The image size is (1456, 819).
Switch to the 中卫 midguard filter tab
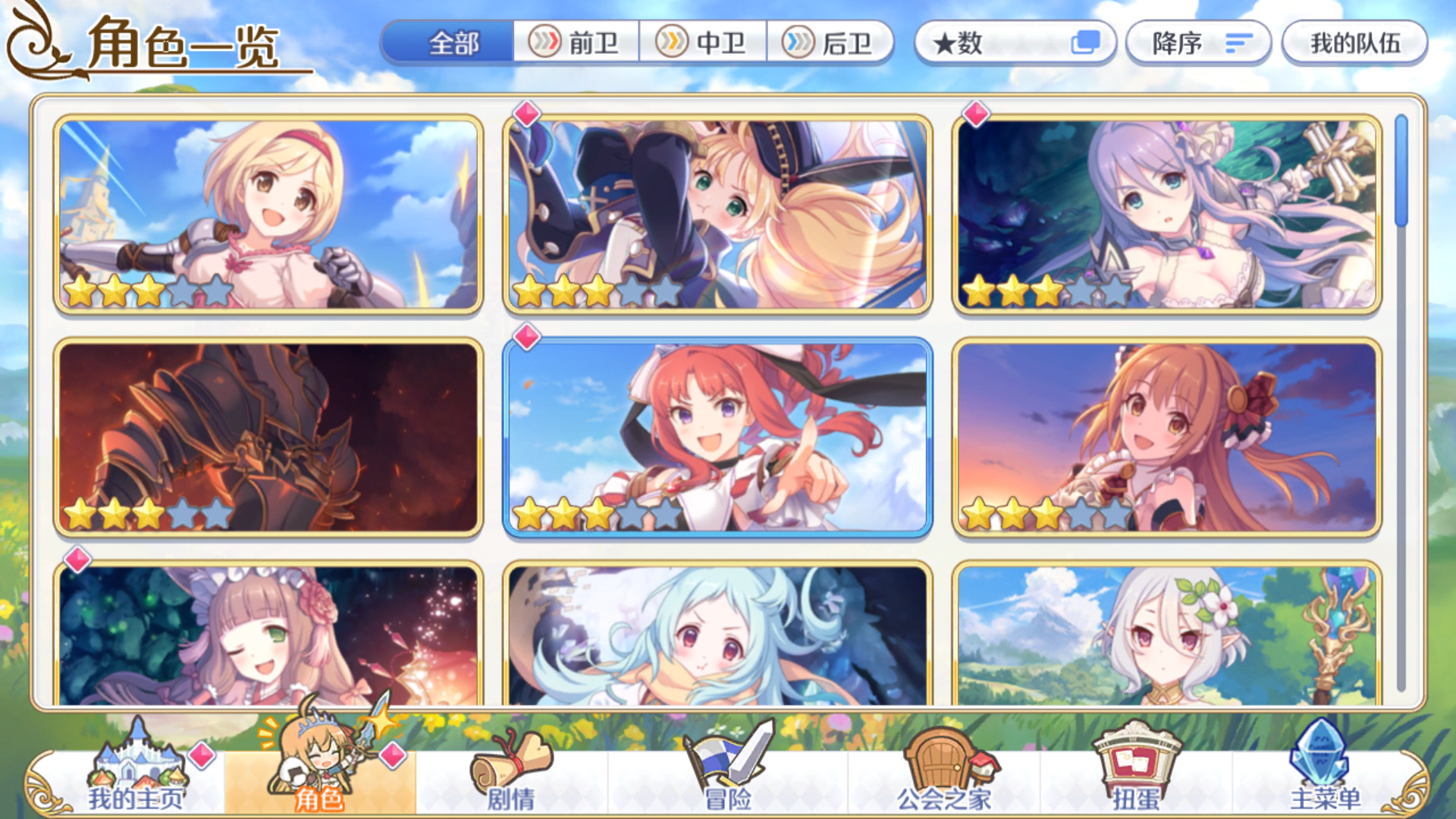[x=705, y=43]
